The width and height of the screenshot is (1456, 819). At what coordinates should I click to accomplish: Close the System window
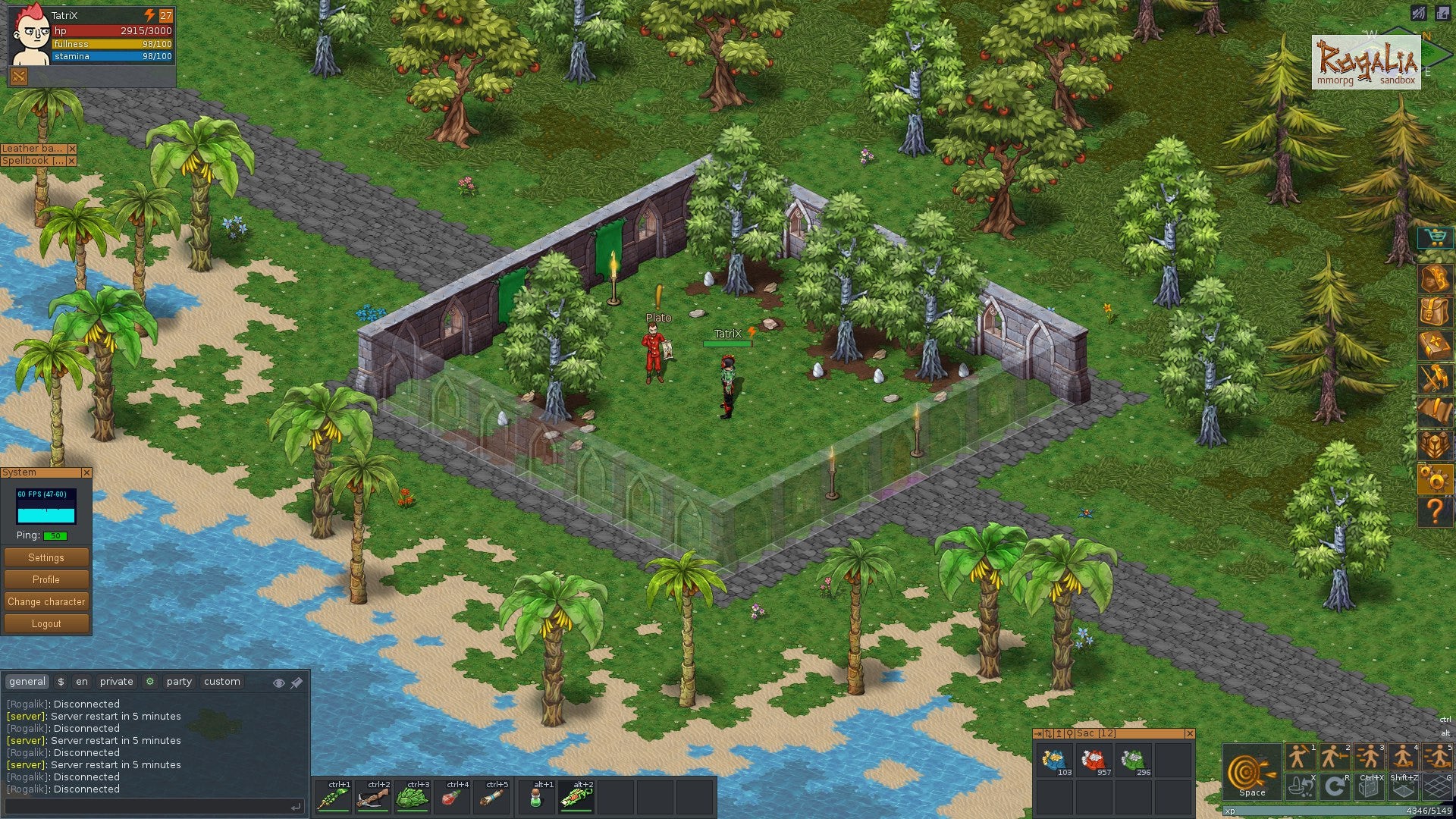(86, 472)
